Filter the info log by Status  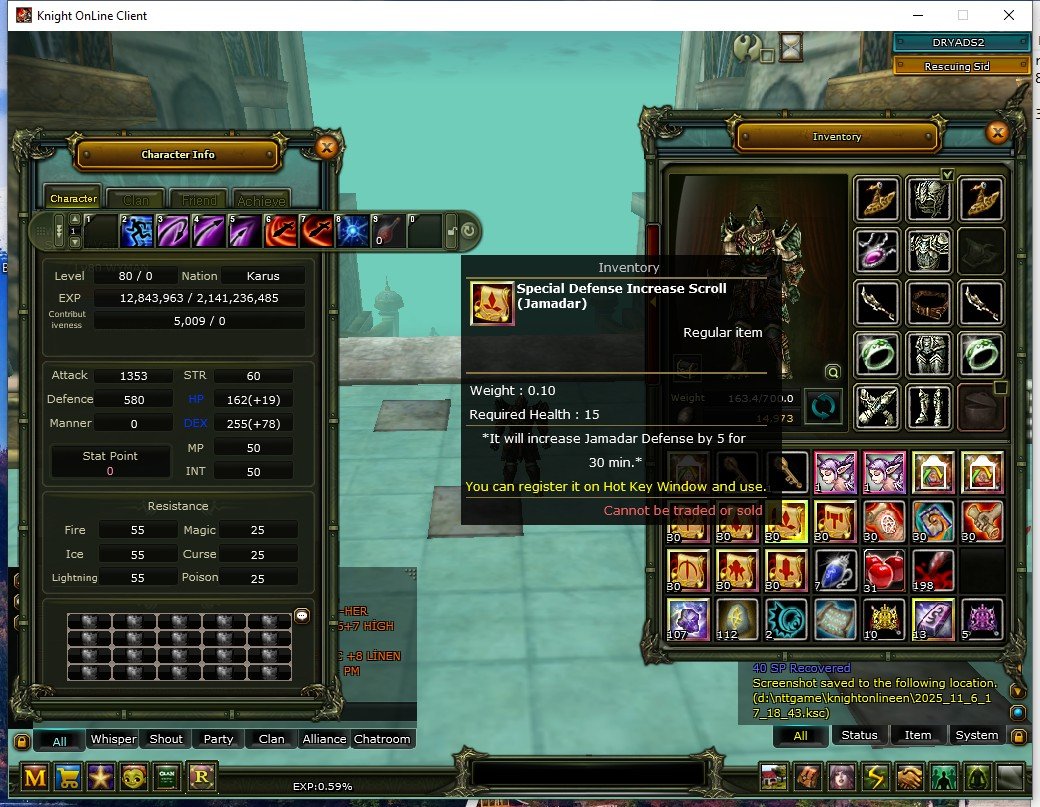point(859,735)
